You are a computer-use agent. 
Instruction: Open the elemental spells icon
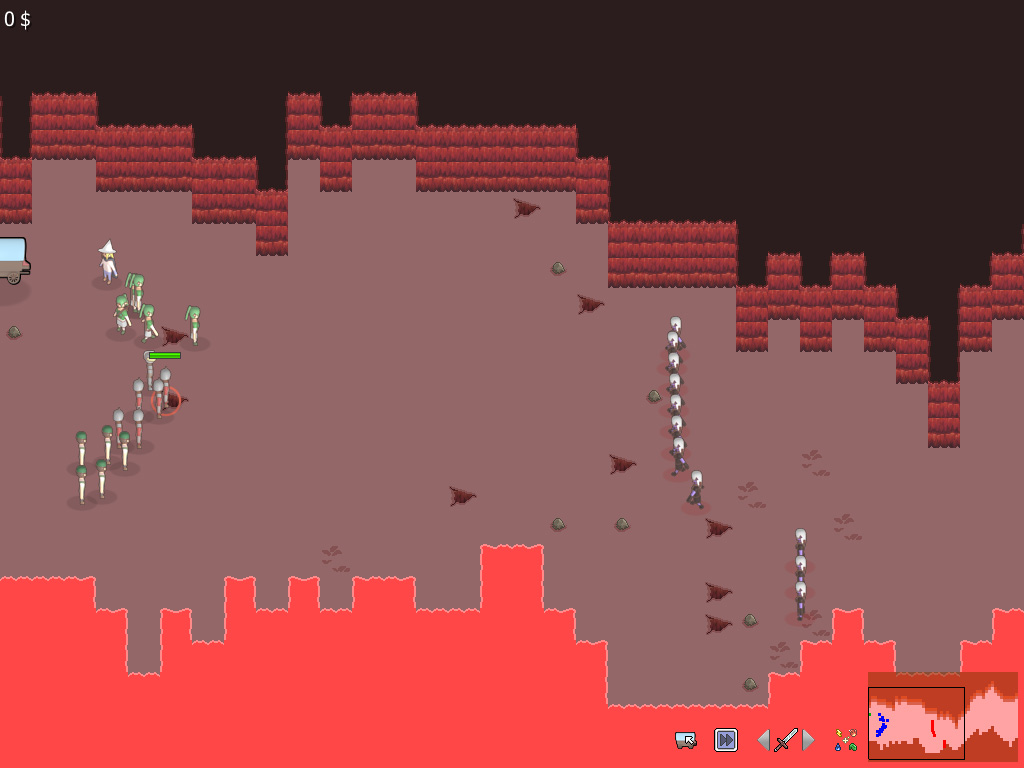[x=846, y=740]
